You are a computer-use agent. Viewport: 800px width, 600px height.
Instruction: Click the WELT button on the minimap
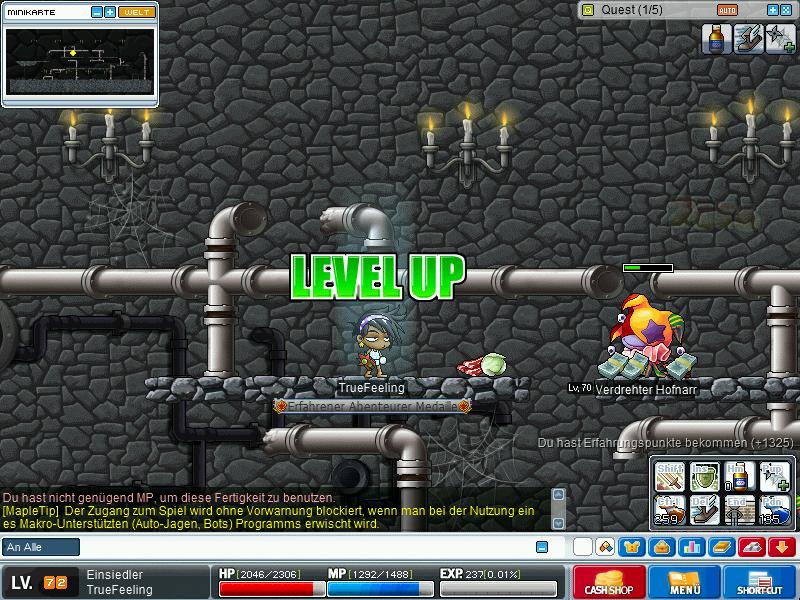tap(137, 12)
